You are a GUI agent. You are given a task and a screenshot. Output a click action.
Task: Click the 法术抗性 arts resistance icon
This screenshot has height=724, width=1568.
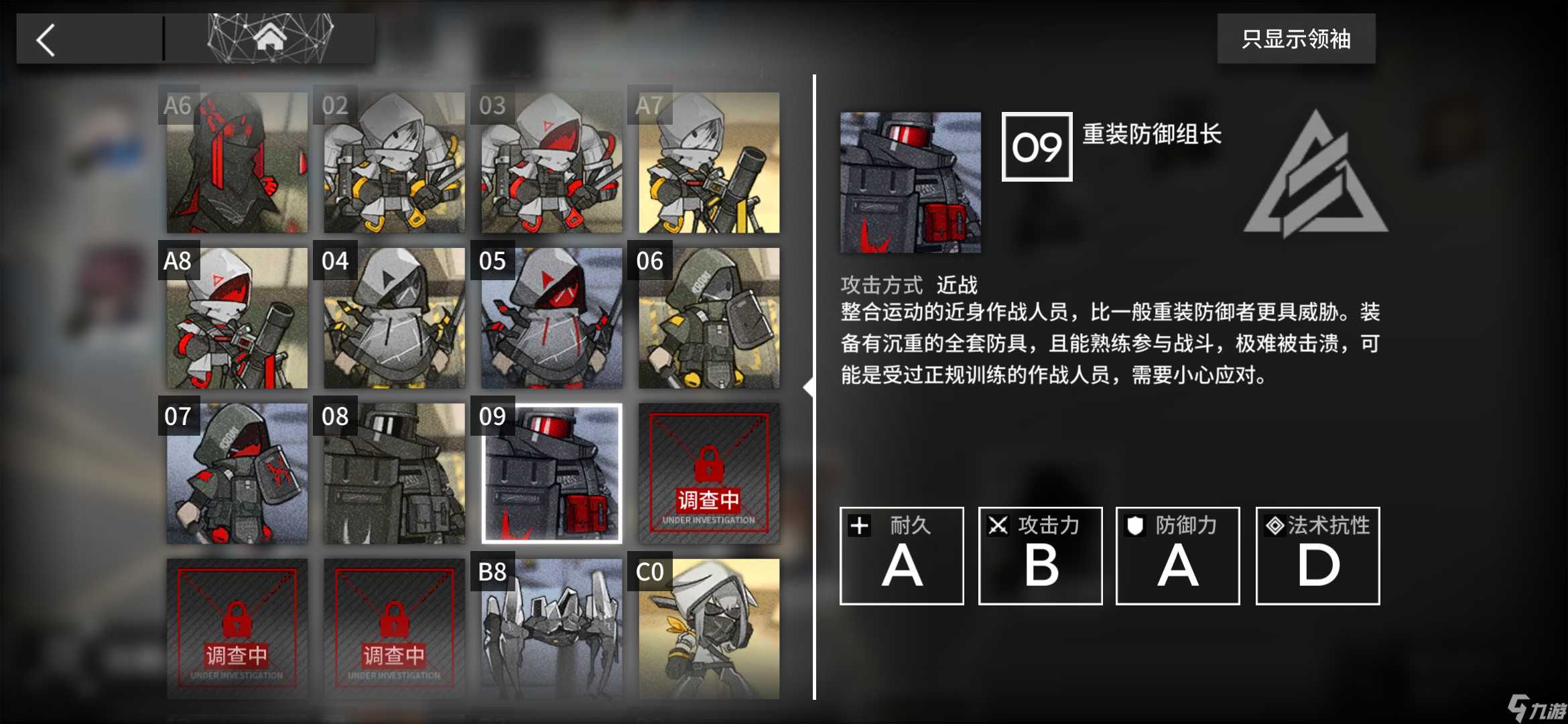pos(1274,526)
